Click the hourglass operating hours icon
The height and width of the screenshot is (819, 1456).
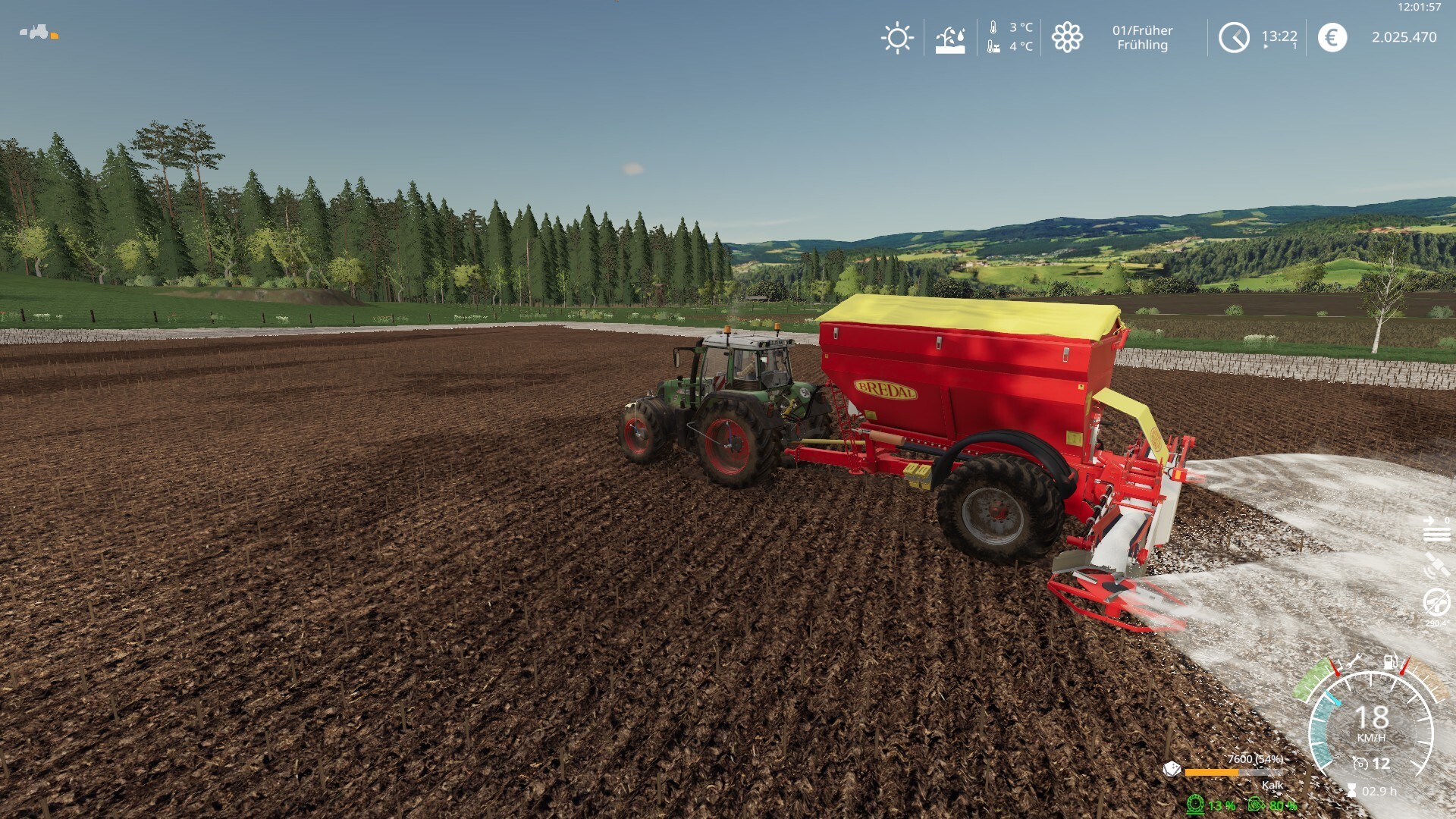[x=1351, y=791]
